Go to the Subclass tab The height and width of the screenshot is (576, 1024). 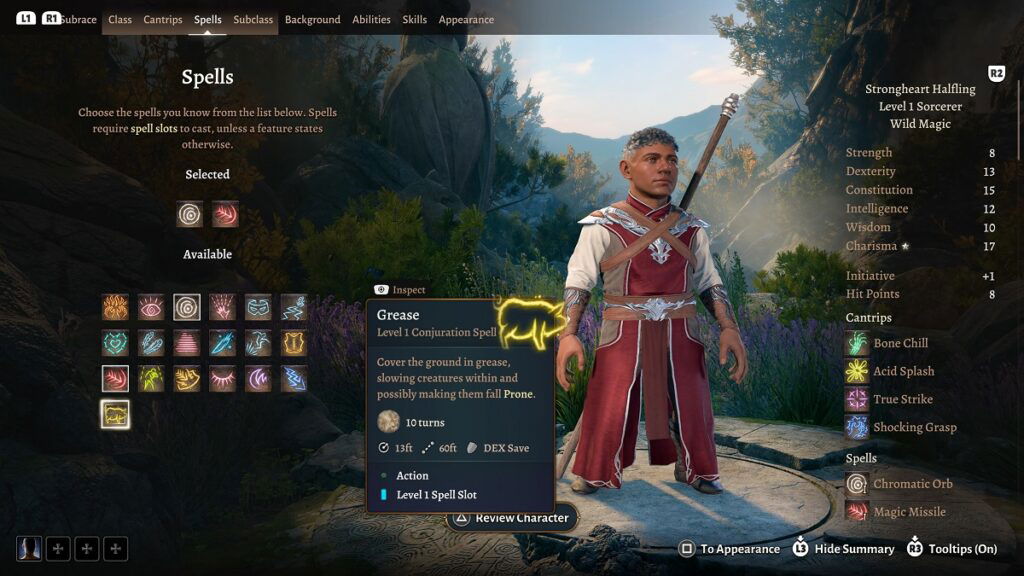pyautogui.click(x=253, y=20)
